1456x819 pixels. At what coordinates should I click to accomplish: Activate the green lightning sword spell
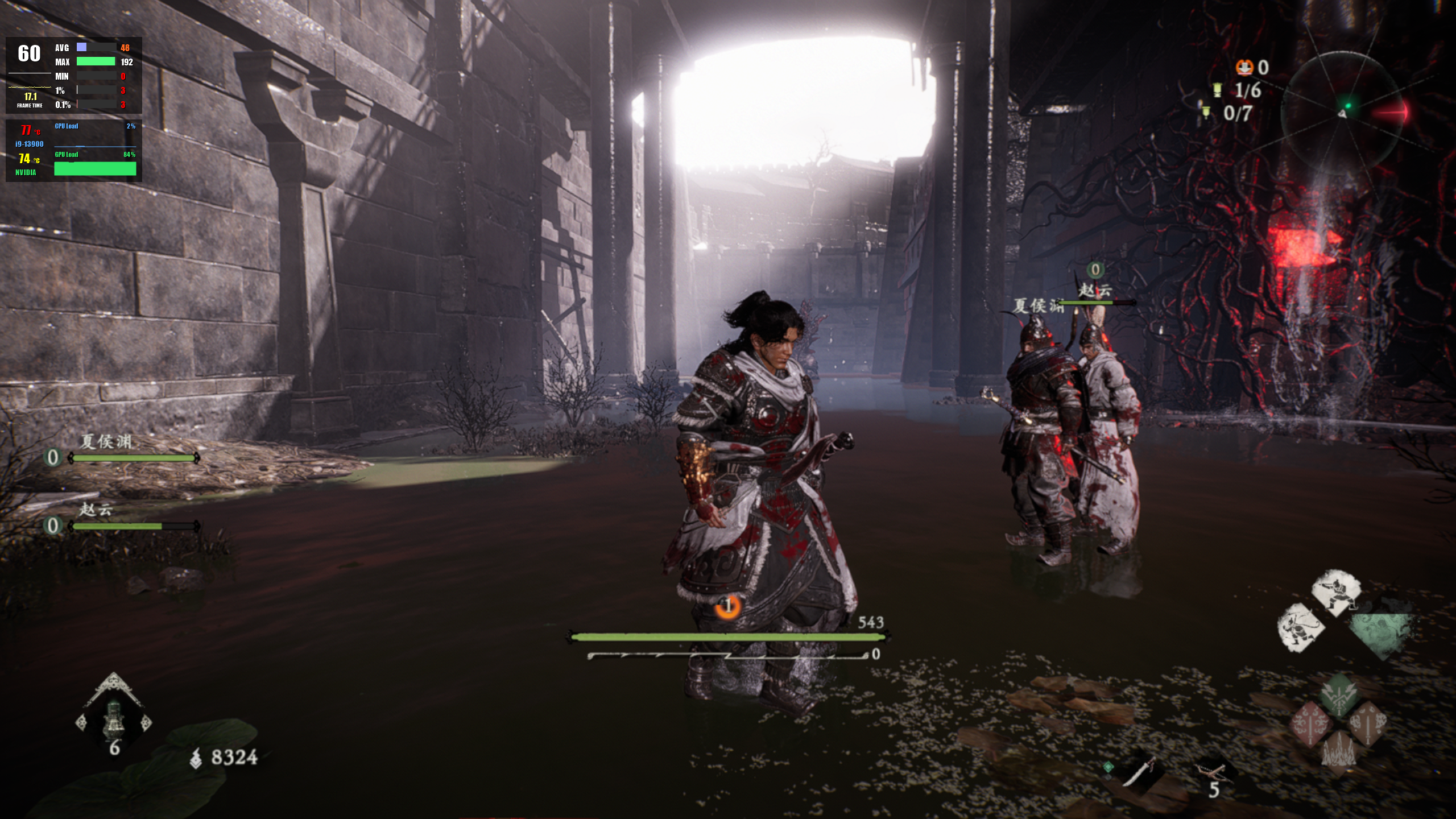(1339, 695)
